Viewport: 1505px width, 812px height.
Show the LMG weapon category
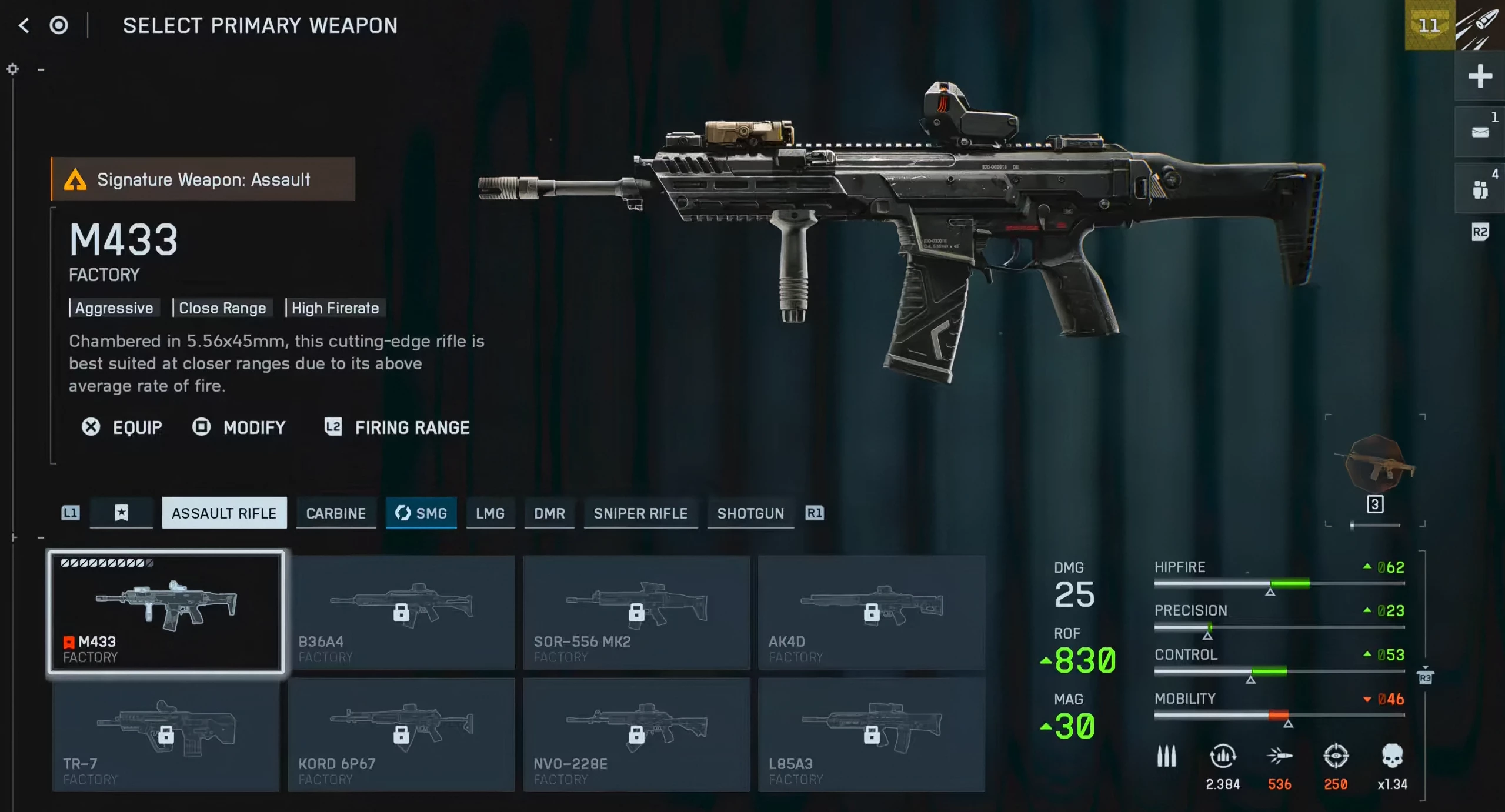point(490,513)
